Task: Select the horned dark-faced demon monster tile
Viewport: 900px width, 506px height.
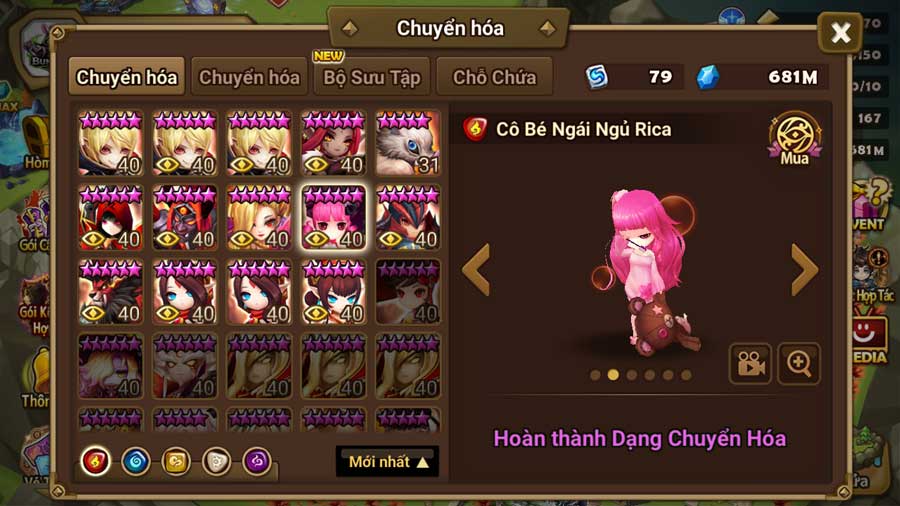Action: [x=185, y=218]
